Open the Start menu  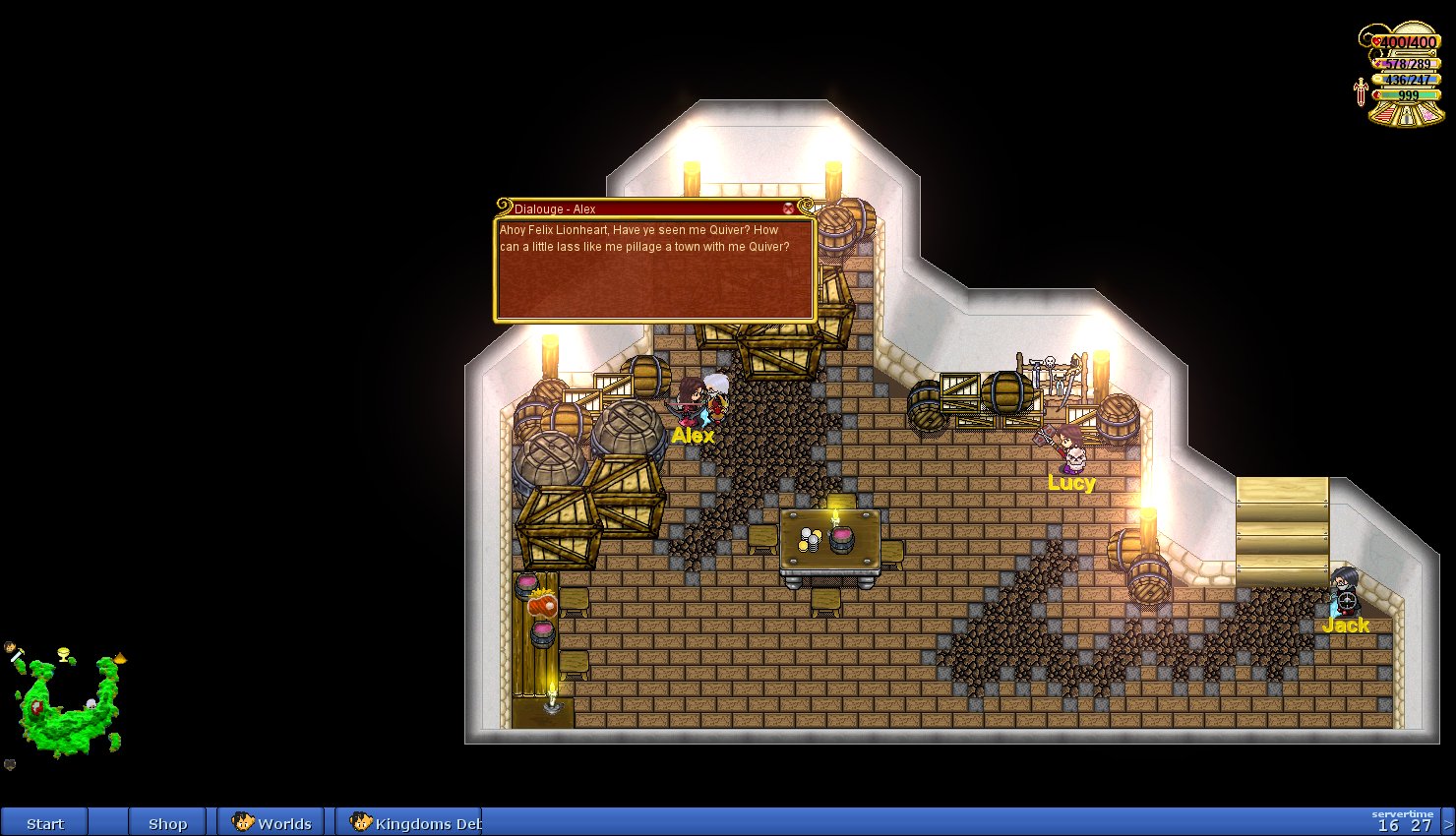[x=45, y=823]
